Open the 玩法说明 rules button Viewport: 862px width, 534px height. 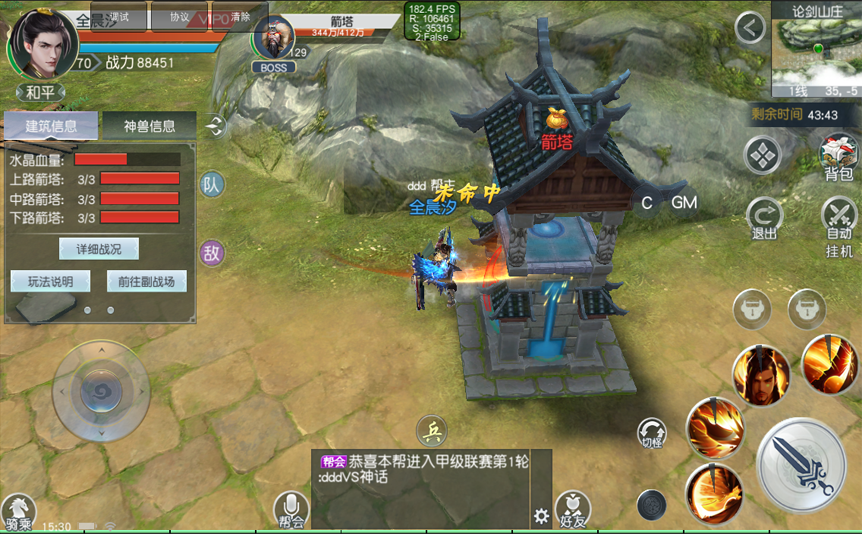tap(51, 281)
